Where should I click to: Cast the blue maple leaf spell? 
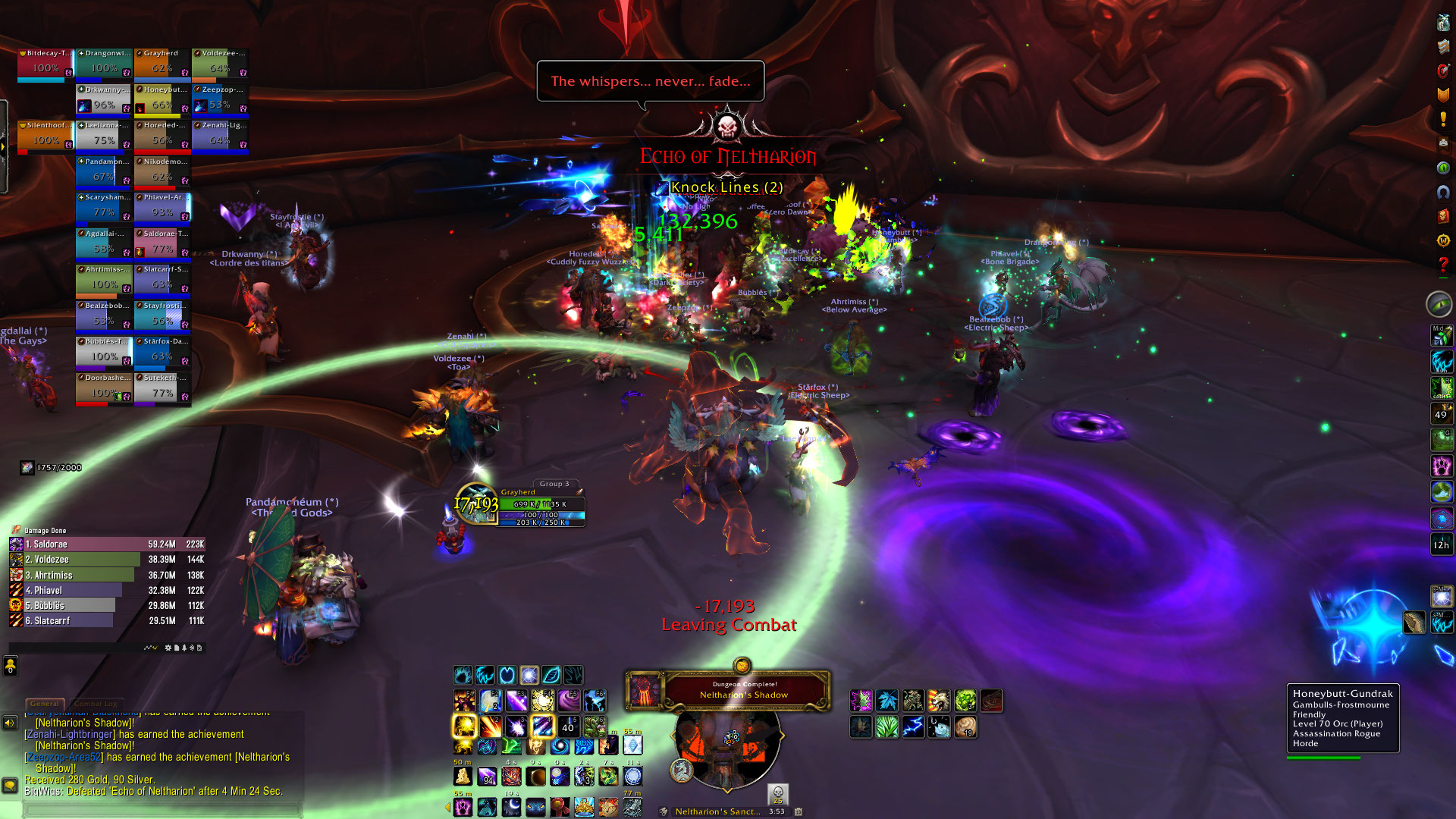point(887,701)
